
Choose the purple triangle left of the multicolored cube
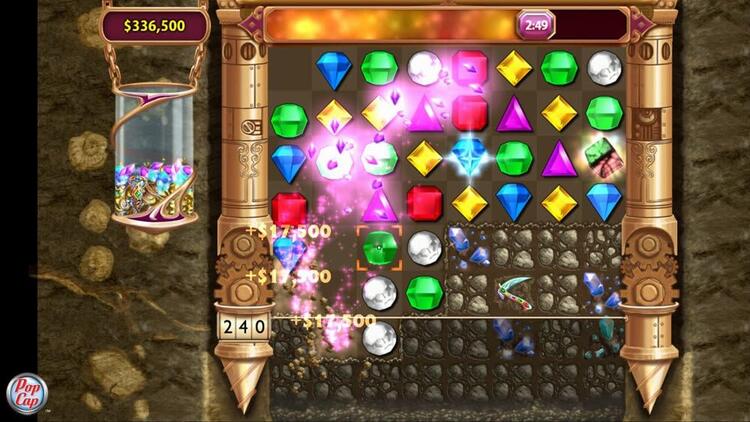coord(559,157)
